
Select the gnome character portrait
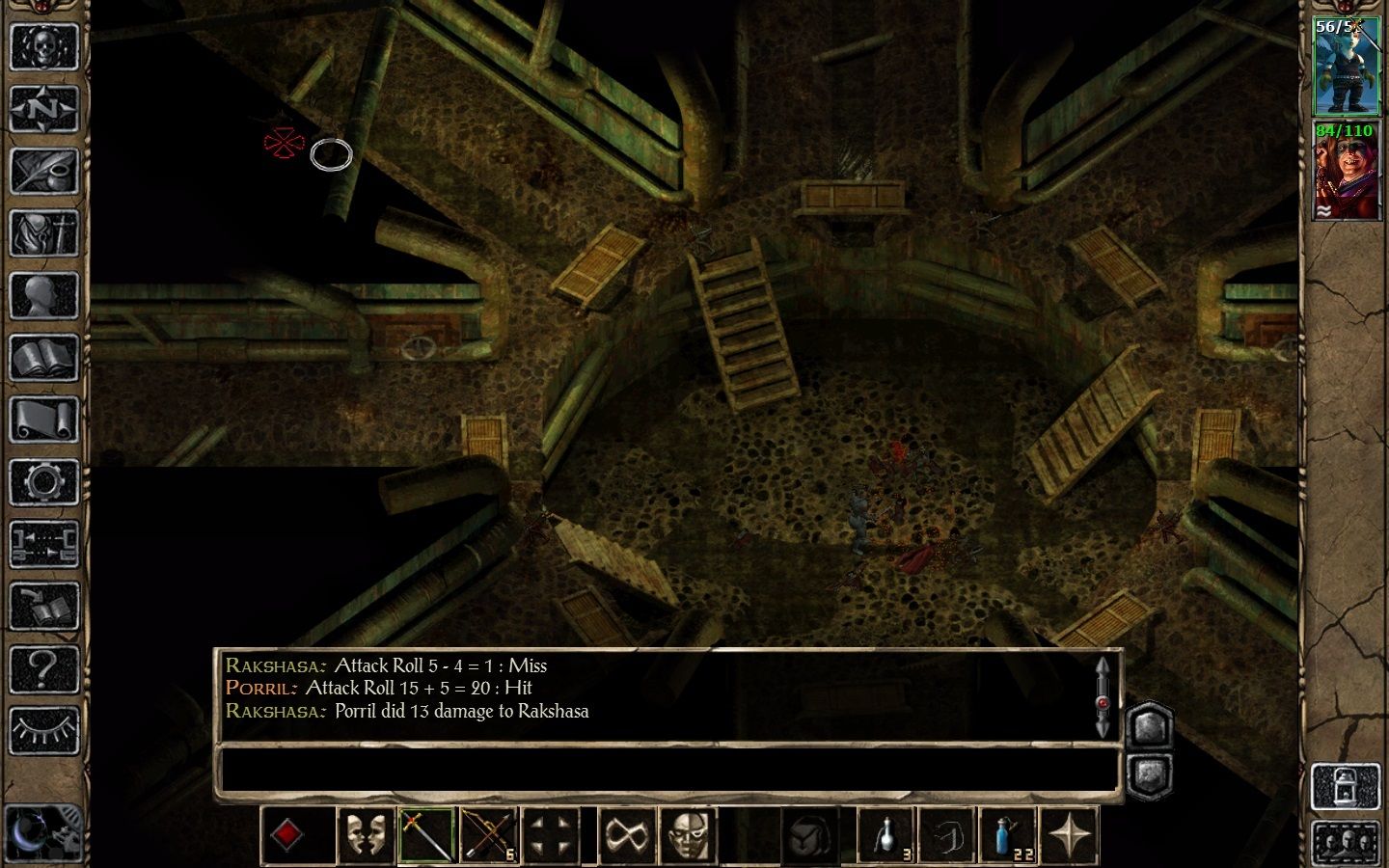[1347, 66]
